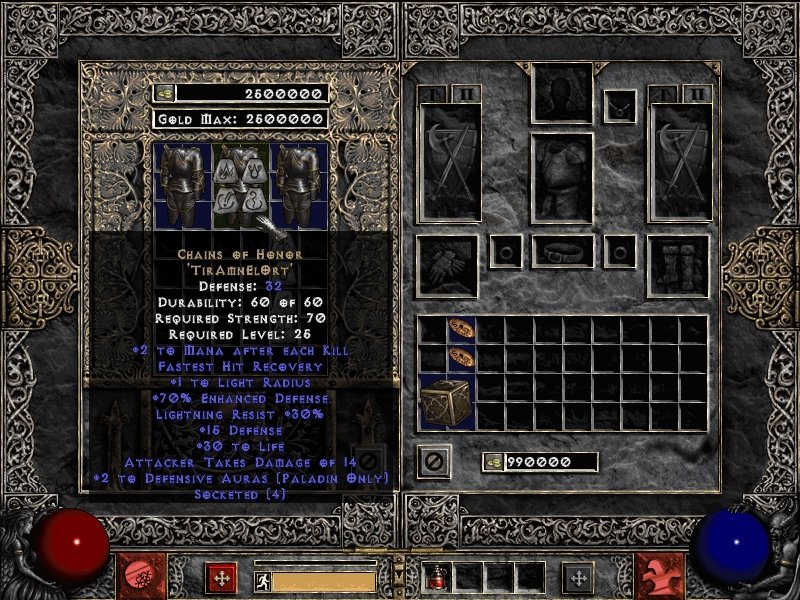Click the red cross-arrow button beside the run toggle
800x600 pixels.
pos(220,577)
